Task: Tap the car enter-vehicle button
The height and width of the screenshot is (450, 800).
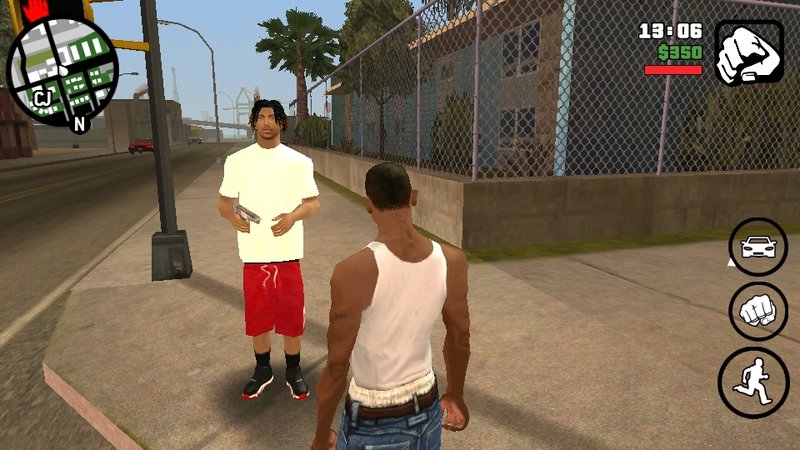Action: (x=757, y=247)
